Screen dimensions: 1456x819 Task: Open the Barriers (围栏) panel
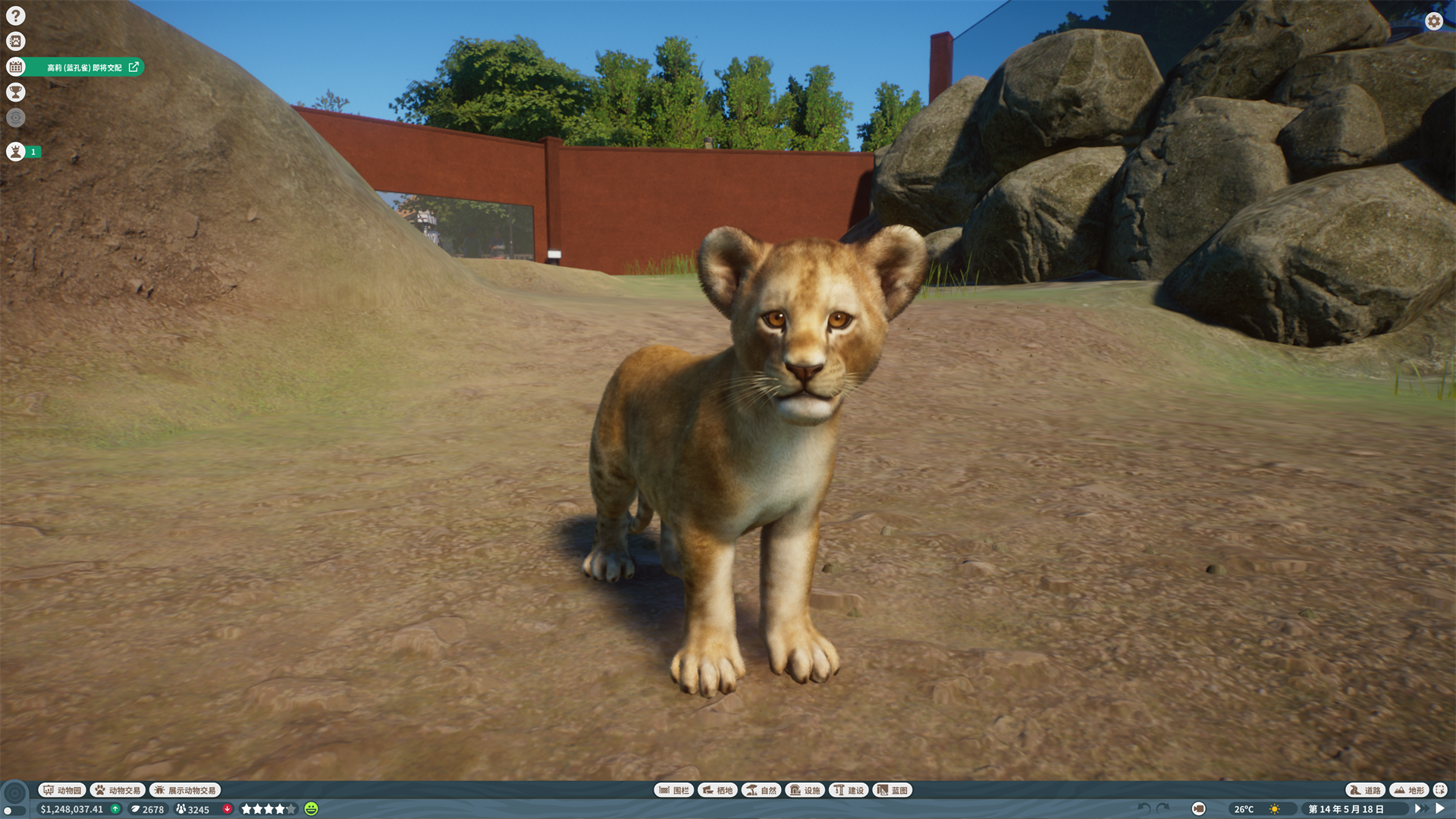tap(673, 789)
